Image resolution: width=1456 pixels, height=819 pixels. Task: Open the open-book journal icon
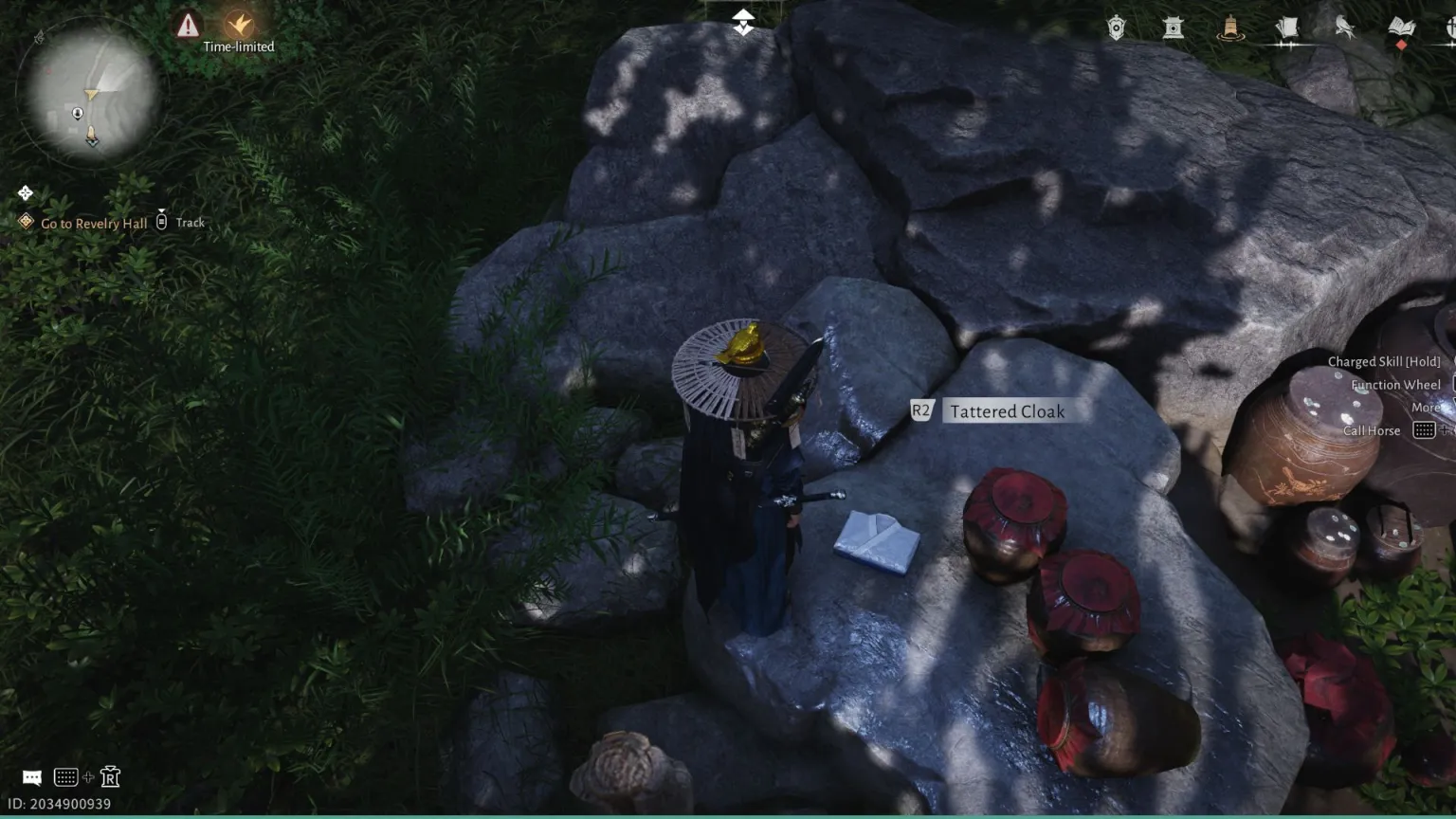(x=1401, y=27)
